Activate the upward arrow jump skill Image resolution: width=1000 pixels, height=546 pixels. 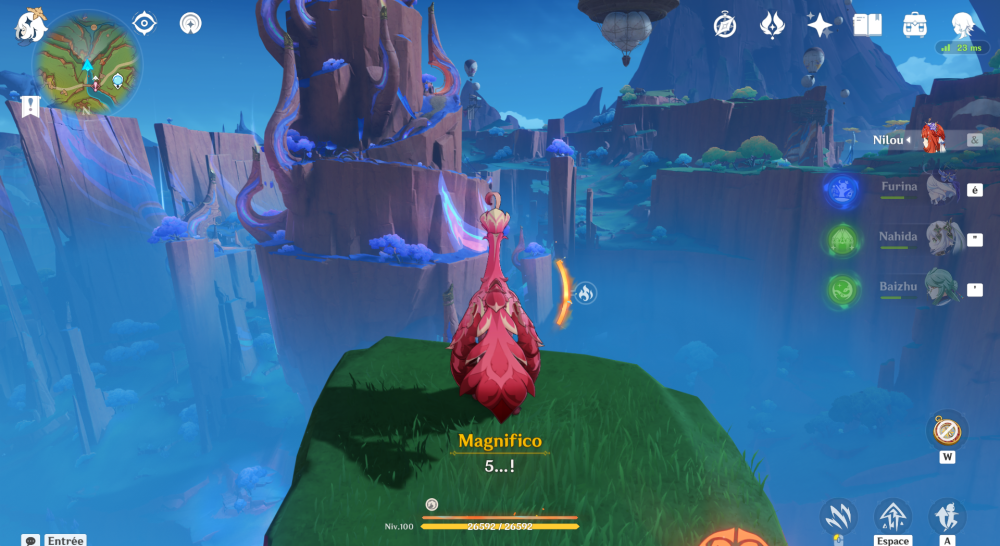click(892, 516)
